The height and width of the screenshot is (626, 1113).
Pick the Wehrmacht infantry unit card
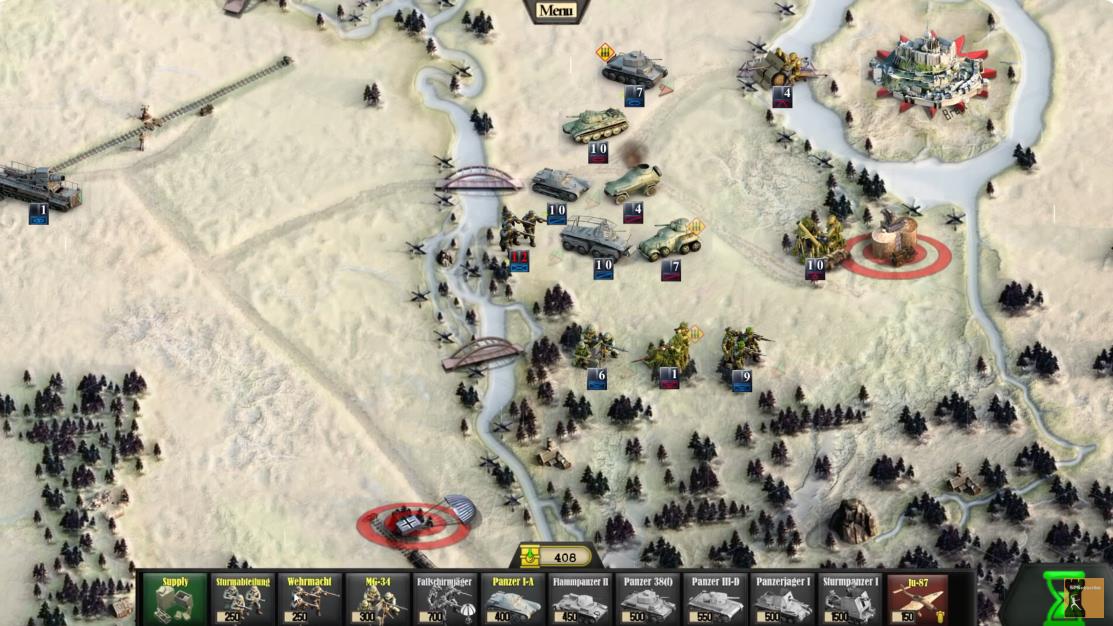coord(310,599)
